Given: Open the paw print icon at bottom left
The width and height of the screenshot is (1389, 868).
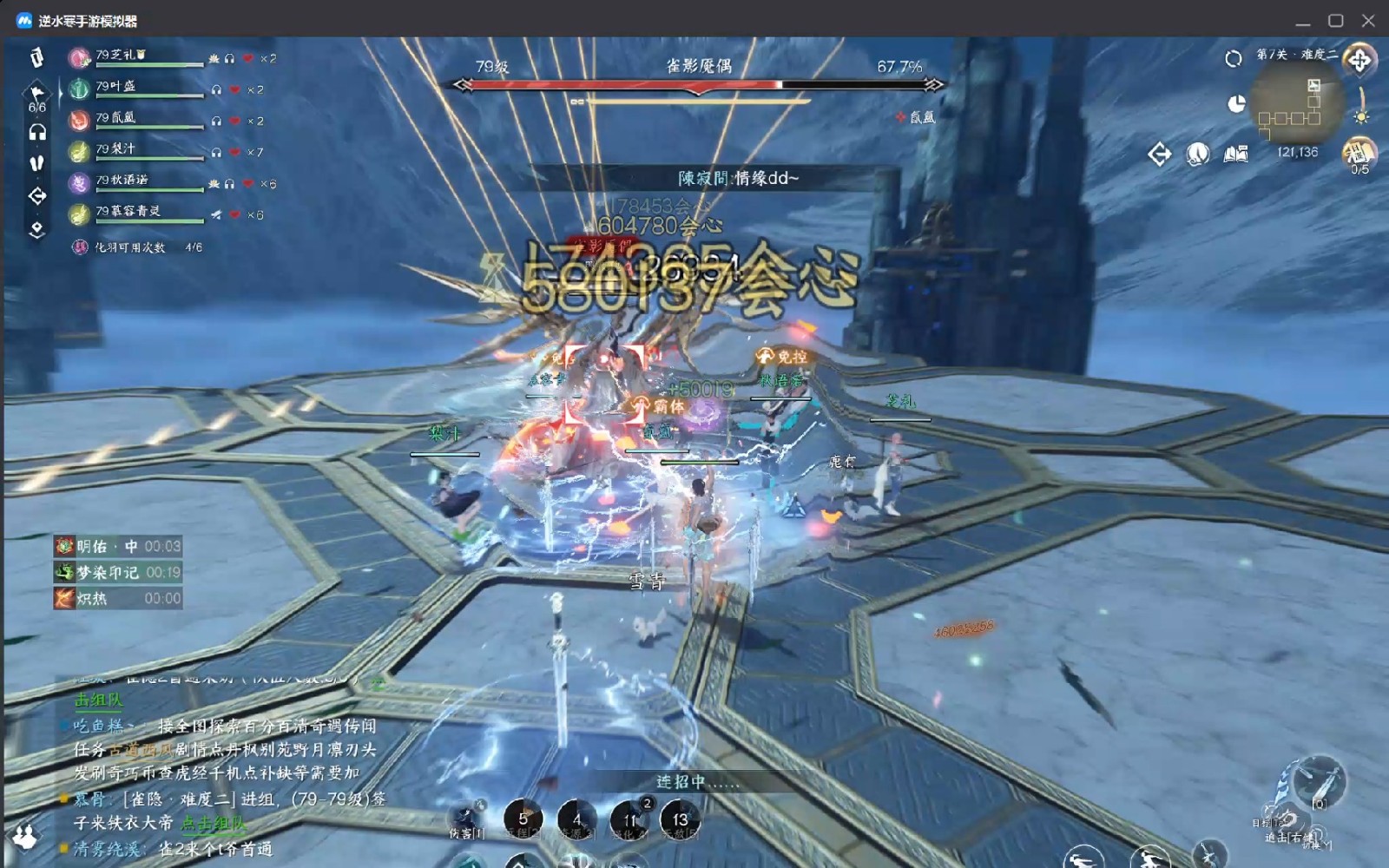Looking at the screenshot, I should click(x=25, y=836).
